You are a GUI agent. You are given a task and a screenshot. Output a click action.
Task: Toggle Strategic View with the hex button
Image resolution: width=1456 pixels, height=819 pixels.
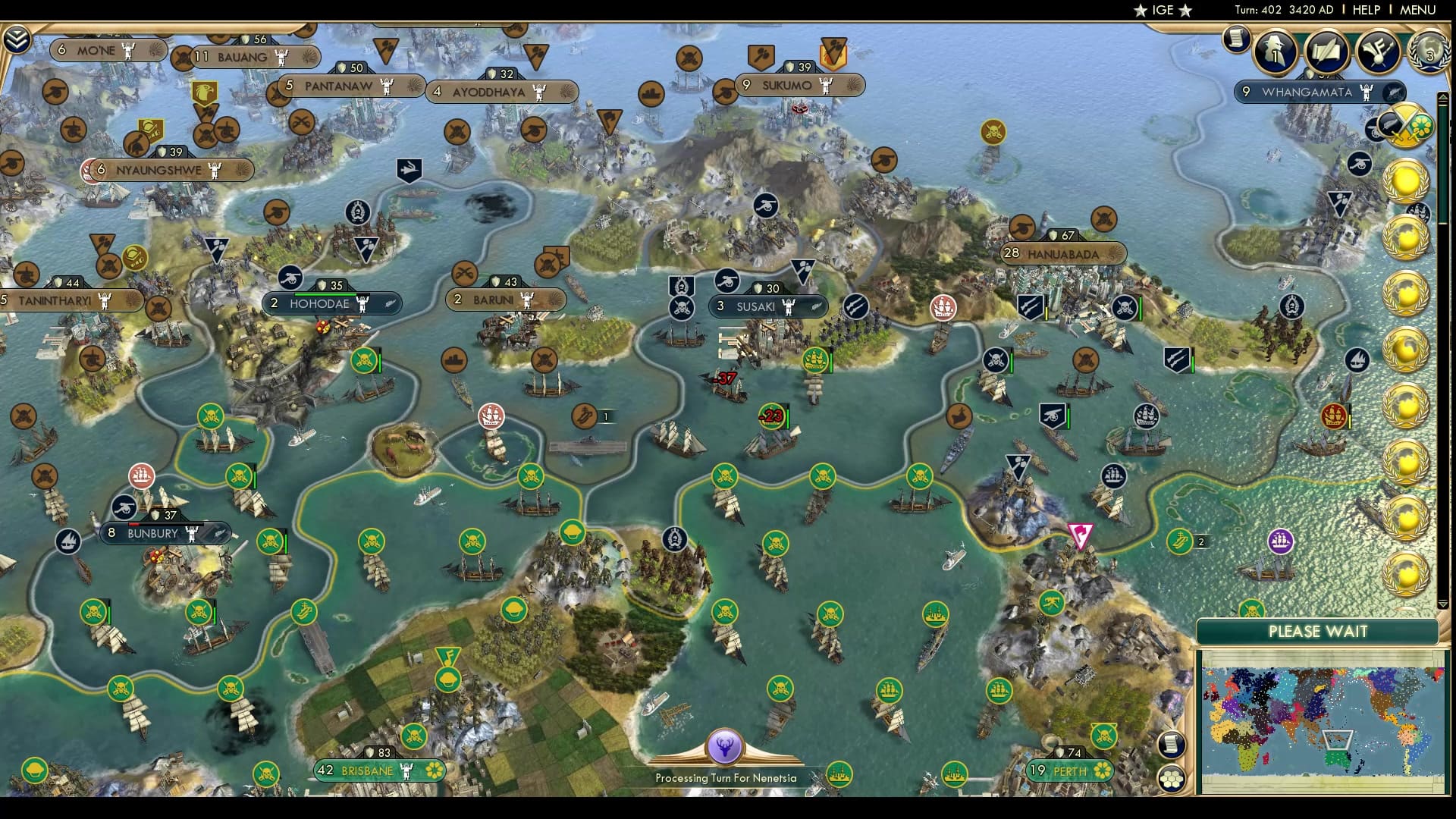click(1172, 779)
